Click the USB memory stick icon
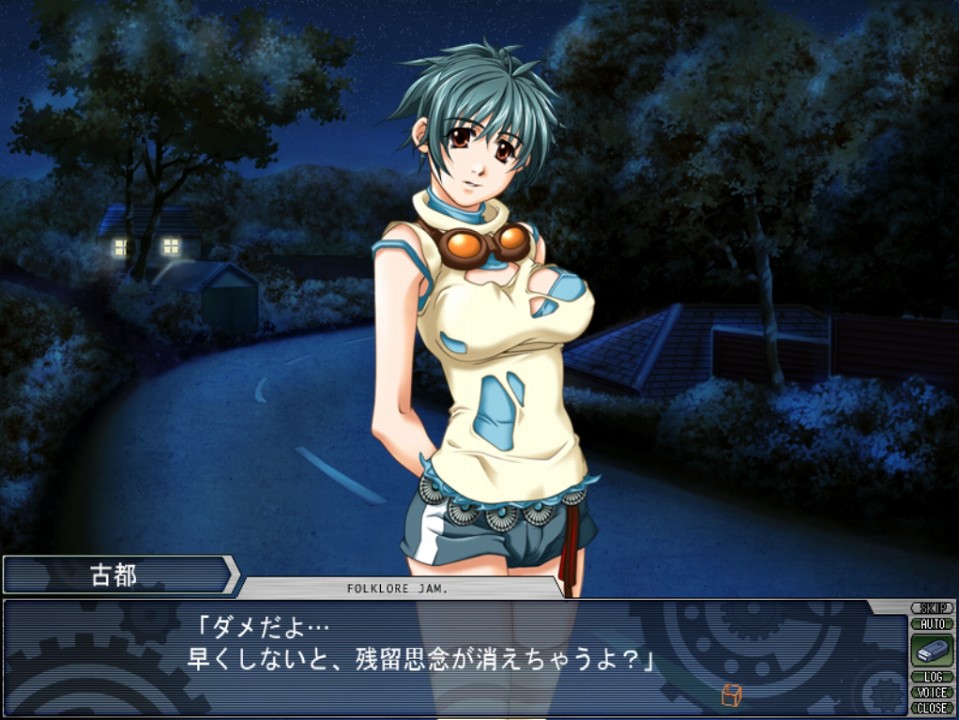The height and width of the screenshot is (720, 959). [931, 650]
